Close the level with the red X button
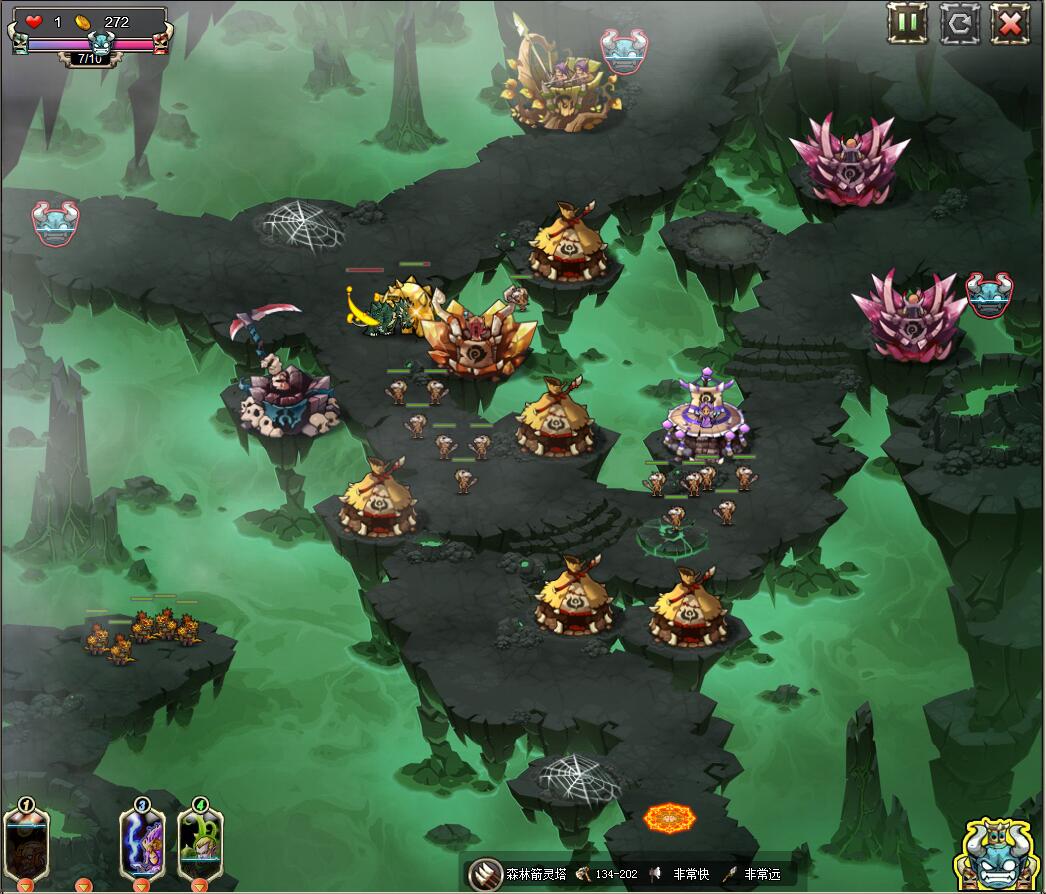 [1010, 23]
